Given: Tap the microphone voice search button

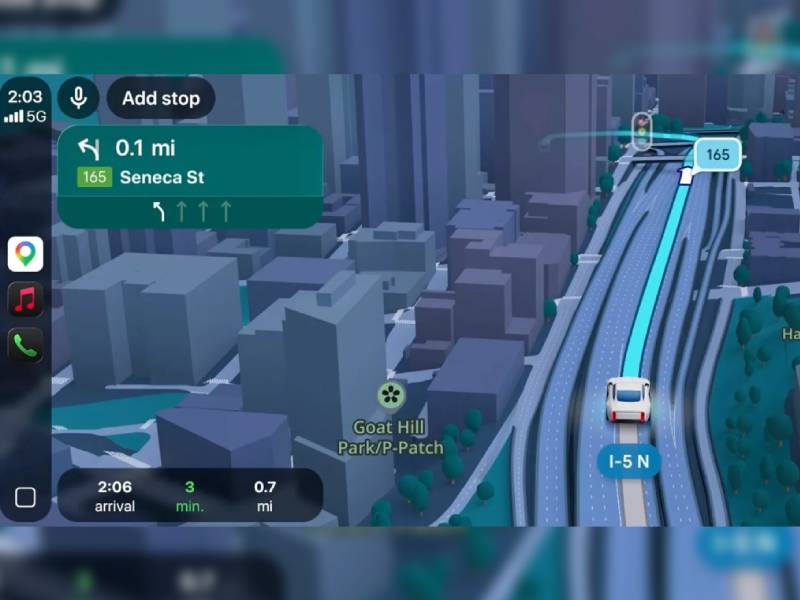Looking at the screenshot, I should [77, 98].
